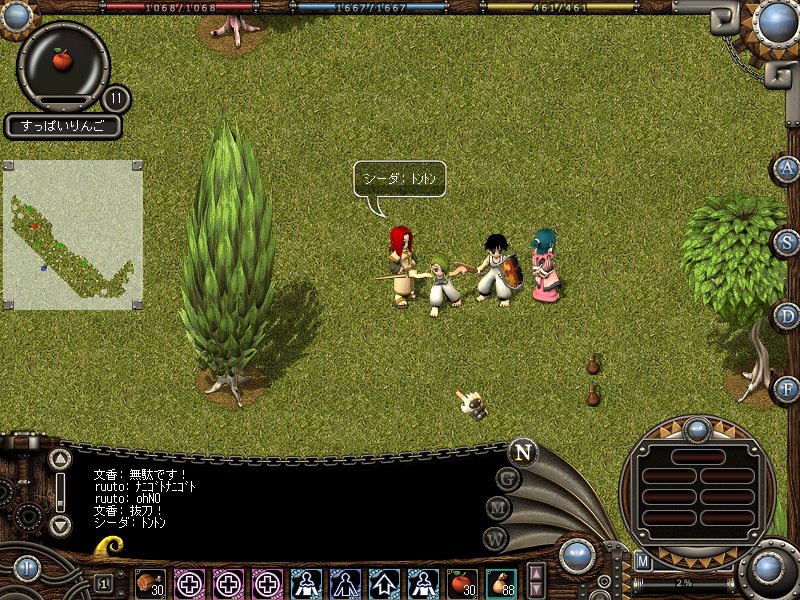
Task: Activate the upward arrow skill icon
Action: pyautogui.click(x=384, y=582)
